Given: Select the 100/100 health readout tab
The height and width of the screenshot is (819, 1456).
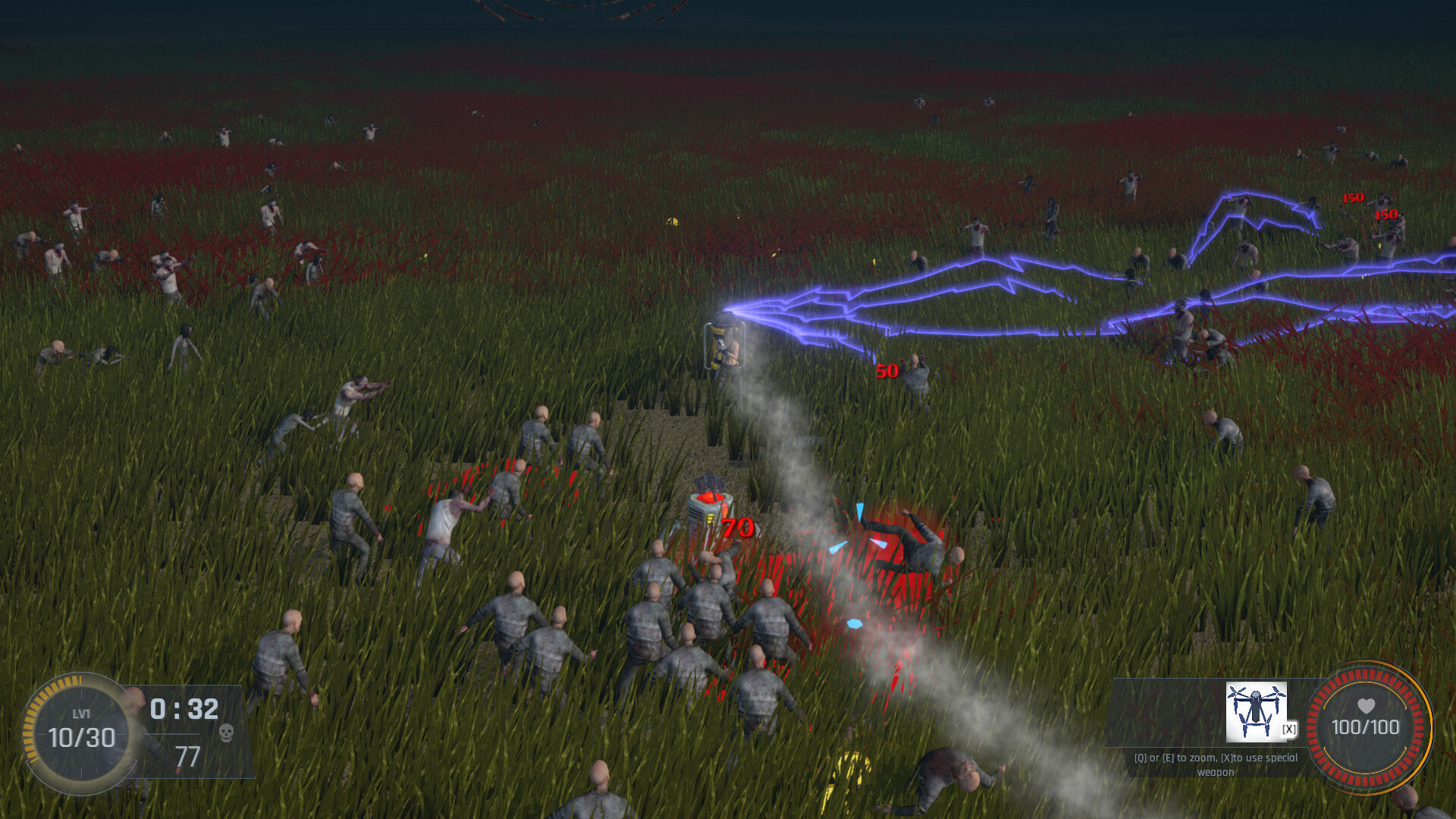Looking at the screenshot, I should point(1365,725).
